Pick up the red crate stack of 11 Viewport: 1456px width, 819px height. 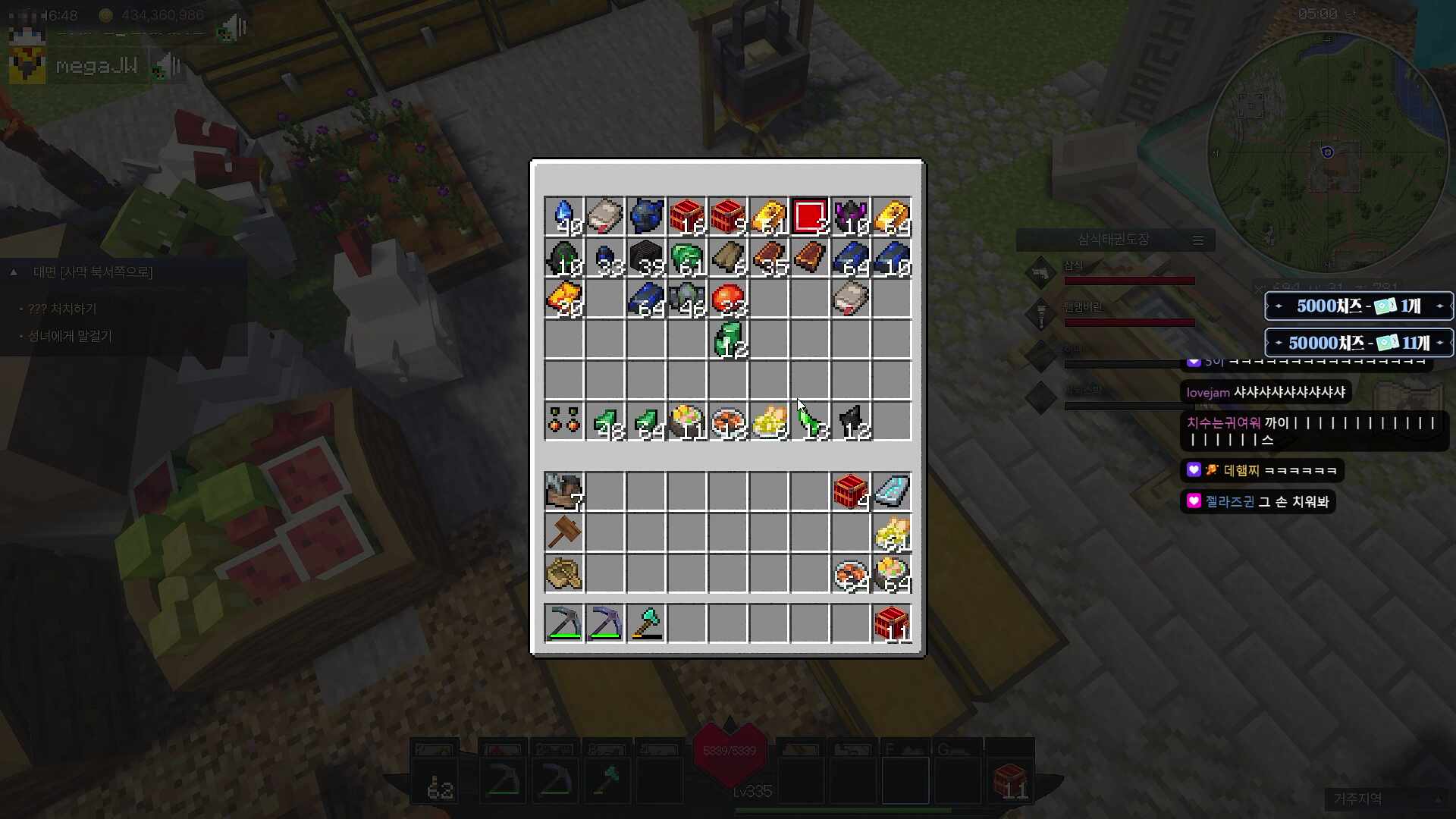point(892,623)
